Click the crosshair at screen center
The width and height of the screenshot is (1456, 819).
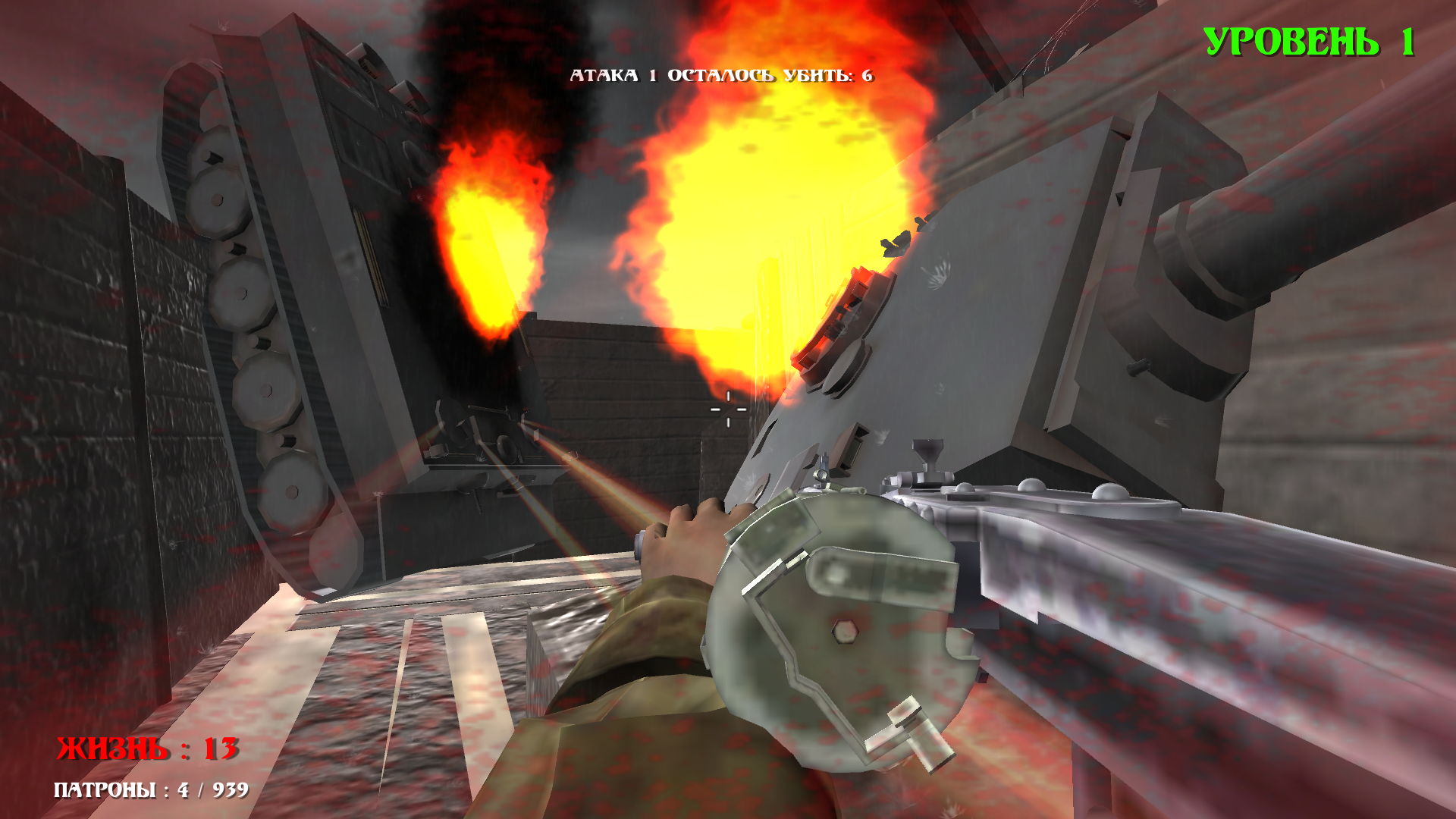coord(726,409)
